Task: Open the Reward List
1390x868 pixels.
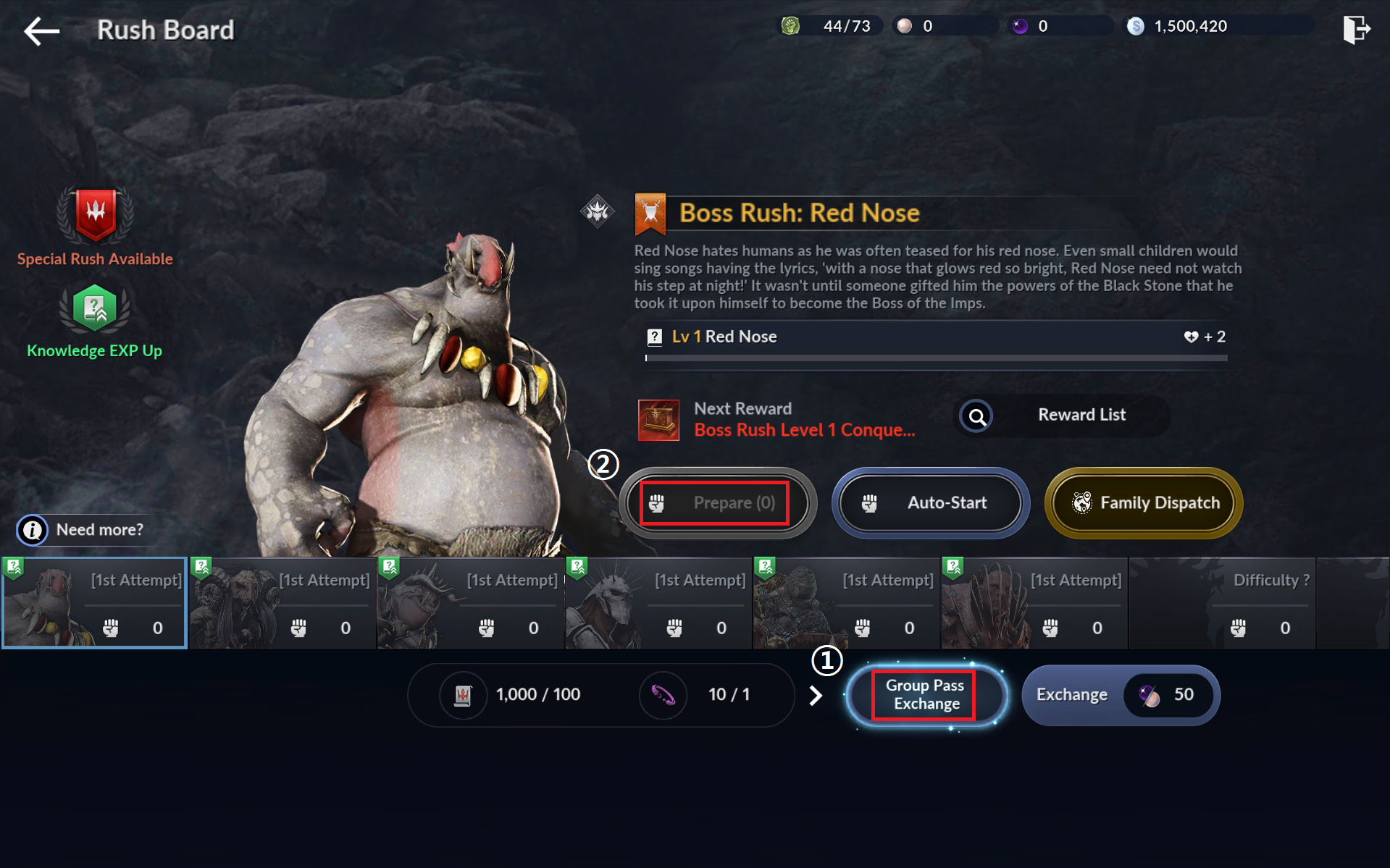Action: click(x=1062, y=416)
